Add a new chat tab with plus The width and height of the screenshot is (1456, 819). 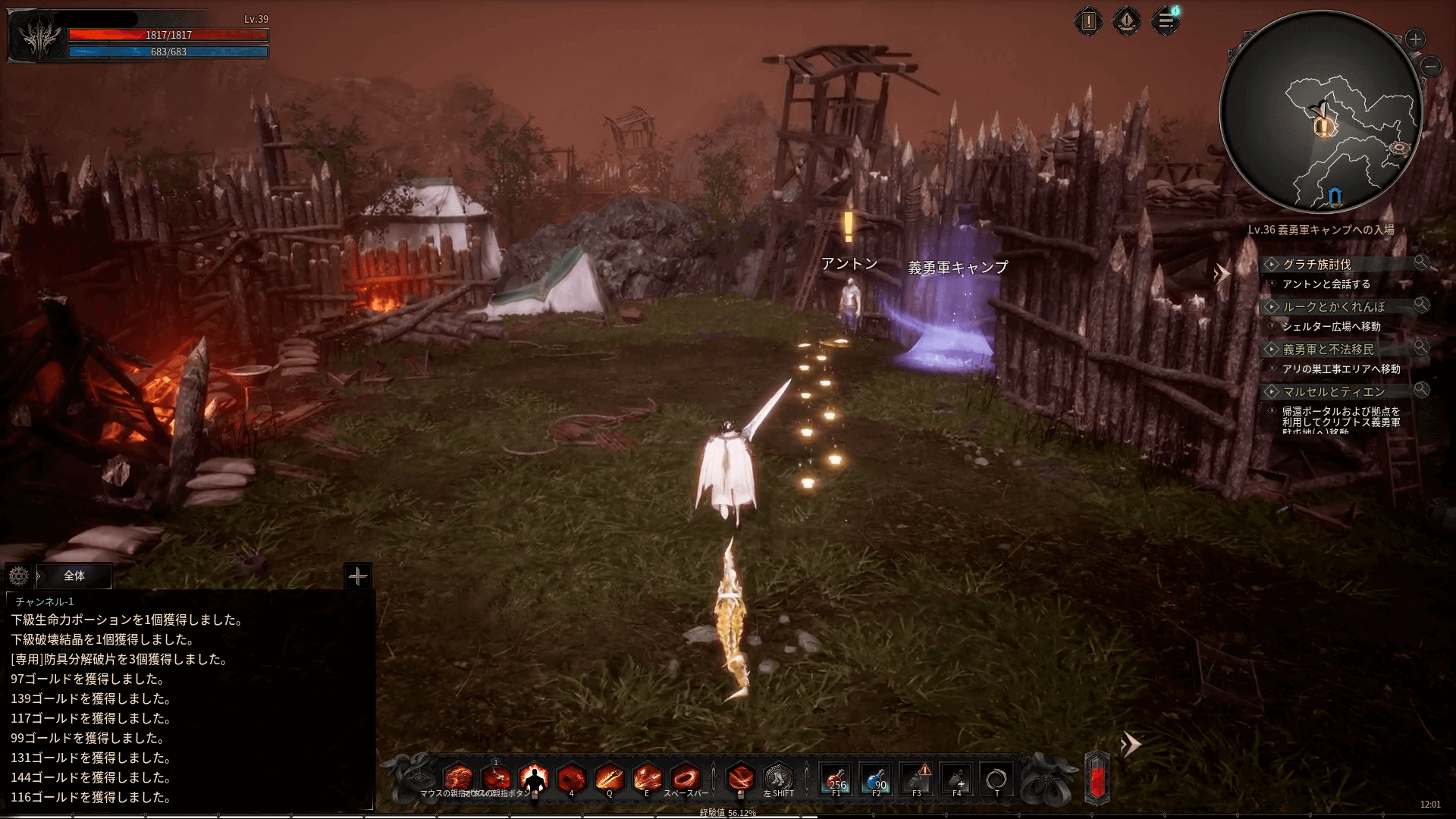click(x=357, y=576)
